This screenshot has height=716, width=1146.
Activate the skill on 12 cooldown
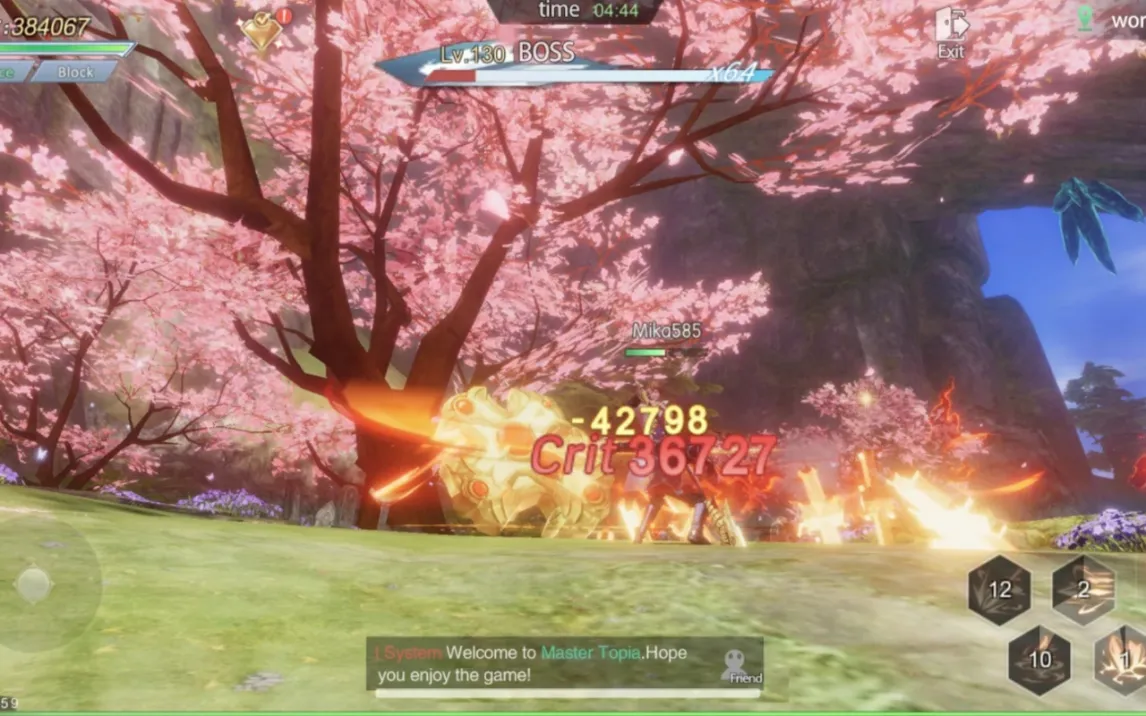click(999, 590)
